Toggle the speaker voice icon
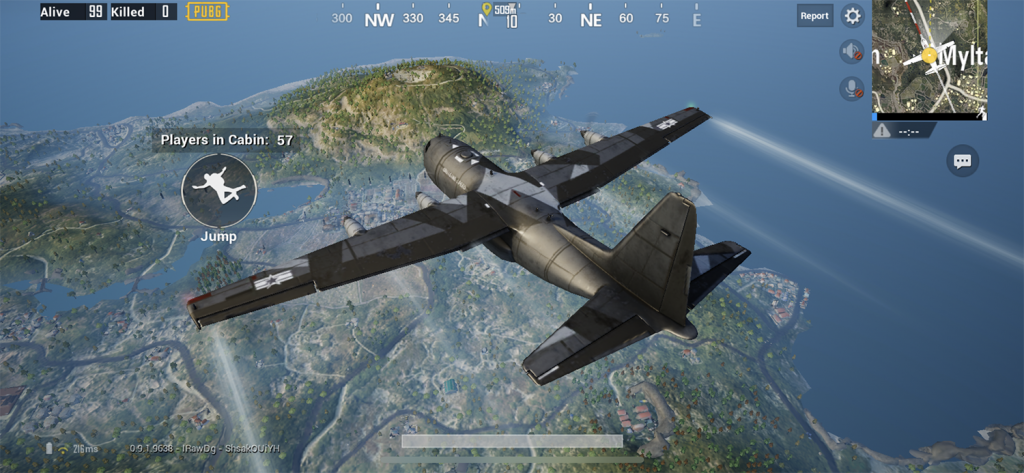Viewport: 1024px width, 473px height. [x=851, y=52]
